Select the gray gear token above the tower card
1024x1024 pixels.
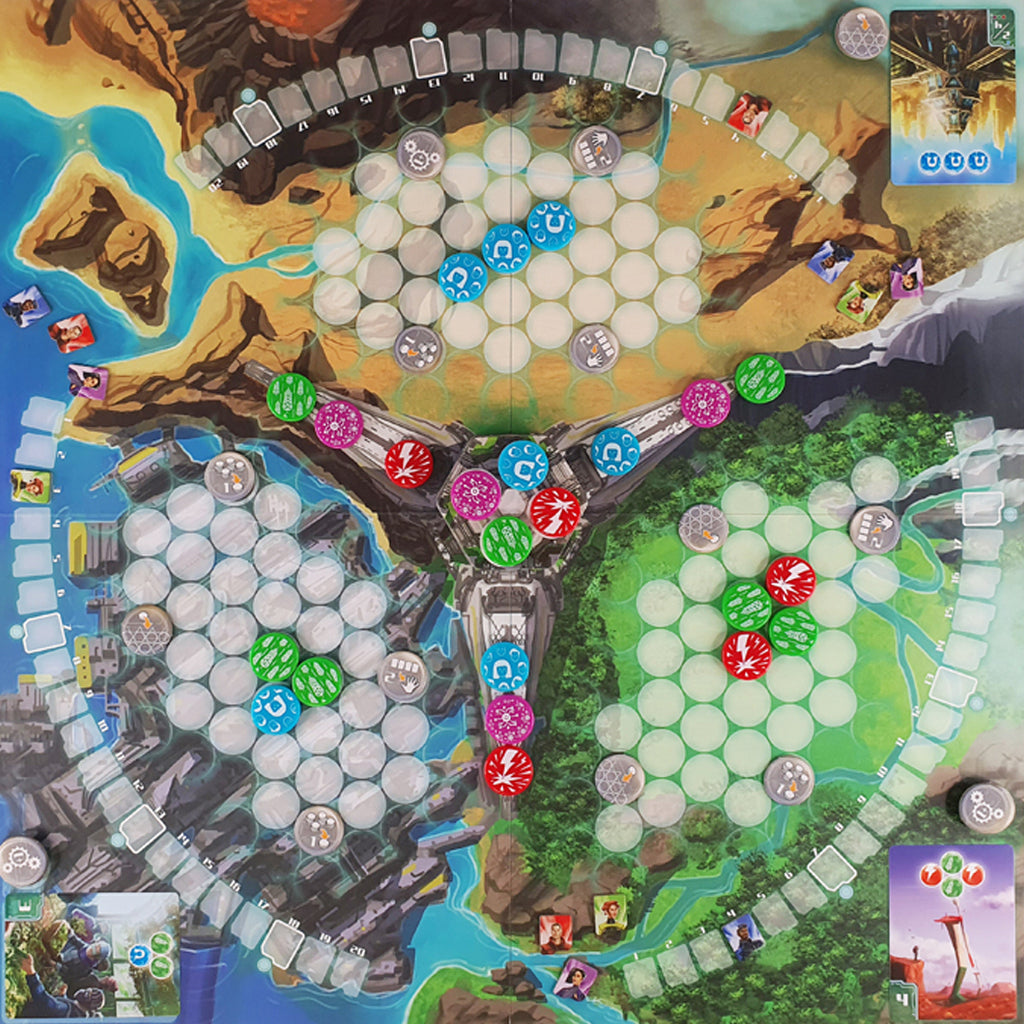point(986,806)
